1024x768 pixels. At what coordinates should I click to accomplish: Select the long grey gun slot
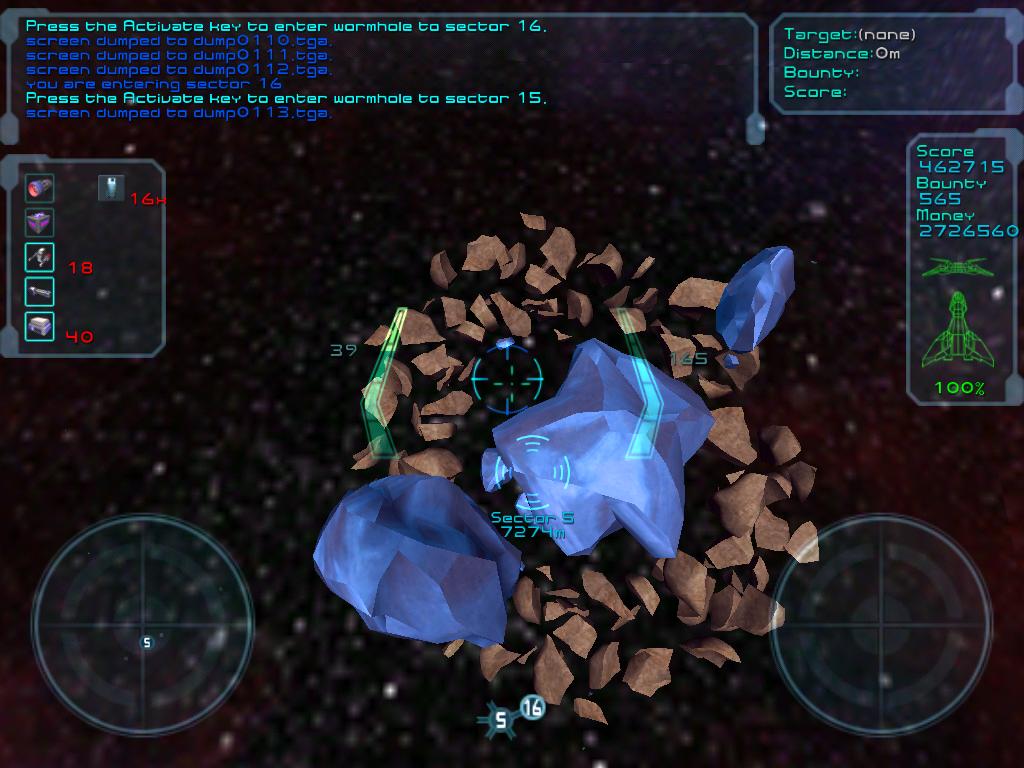click(40, 292)
